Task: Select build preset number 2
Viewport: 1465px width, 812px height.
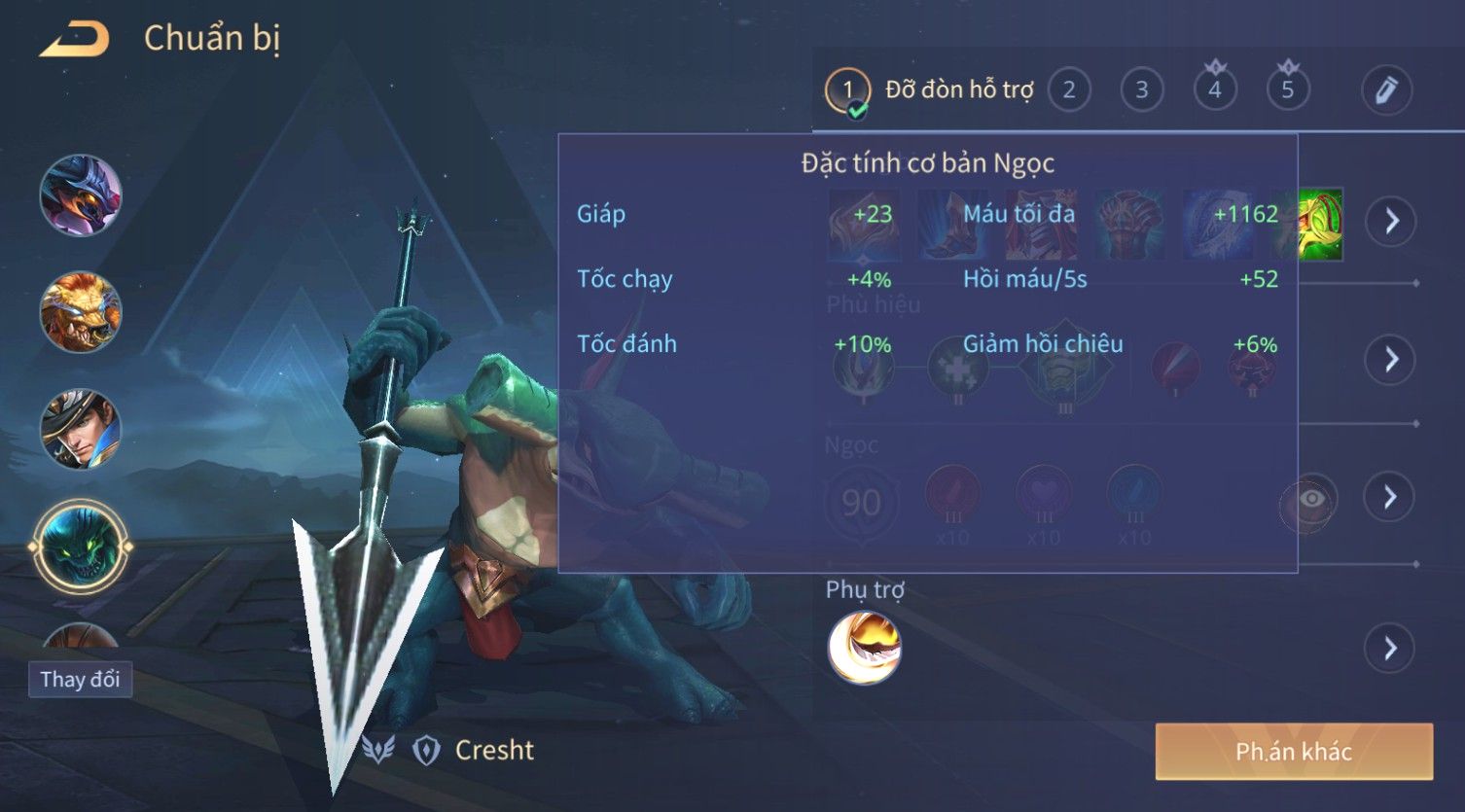Action: coord(1069,90)
